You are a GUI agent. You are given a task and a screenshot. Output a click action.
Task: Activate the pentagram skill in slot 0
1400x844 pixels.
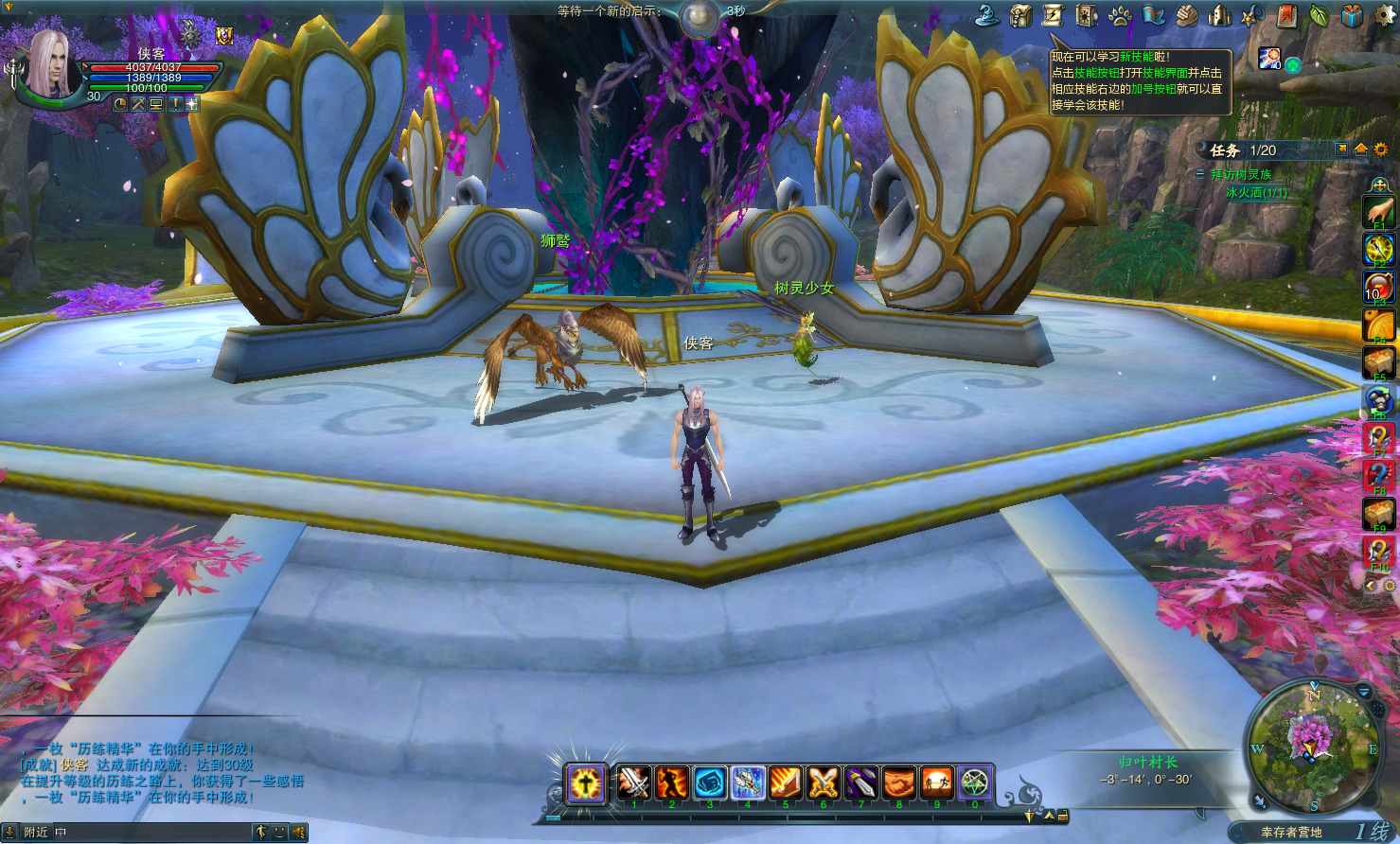pos(975,782)
